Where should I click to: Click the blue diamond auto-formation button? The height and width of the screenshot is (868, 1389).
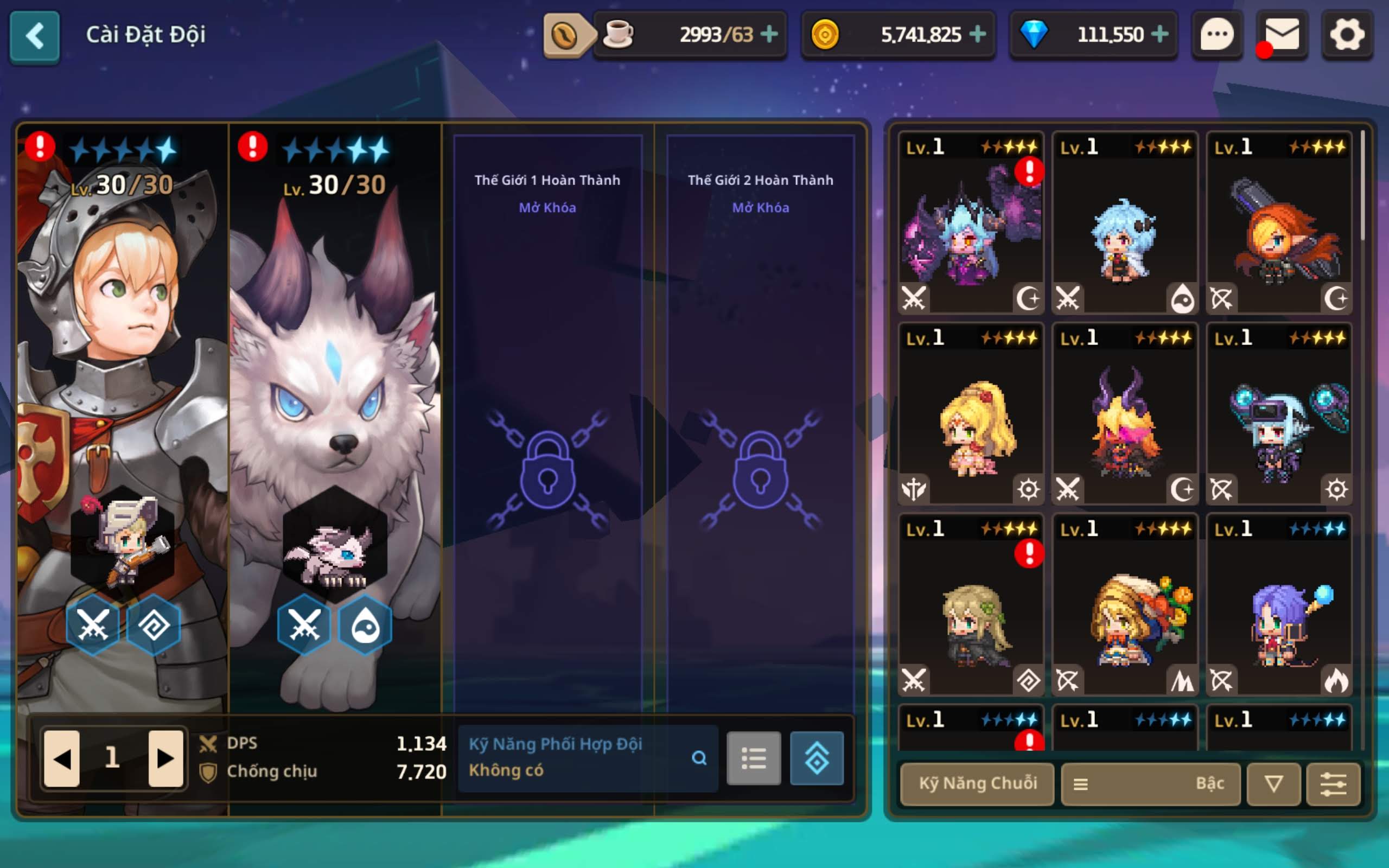(x=816, y=758)
